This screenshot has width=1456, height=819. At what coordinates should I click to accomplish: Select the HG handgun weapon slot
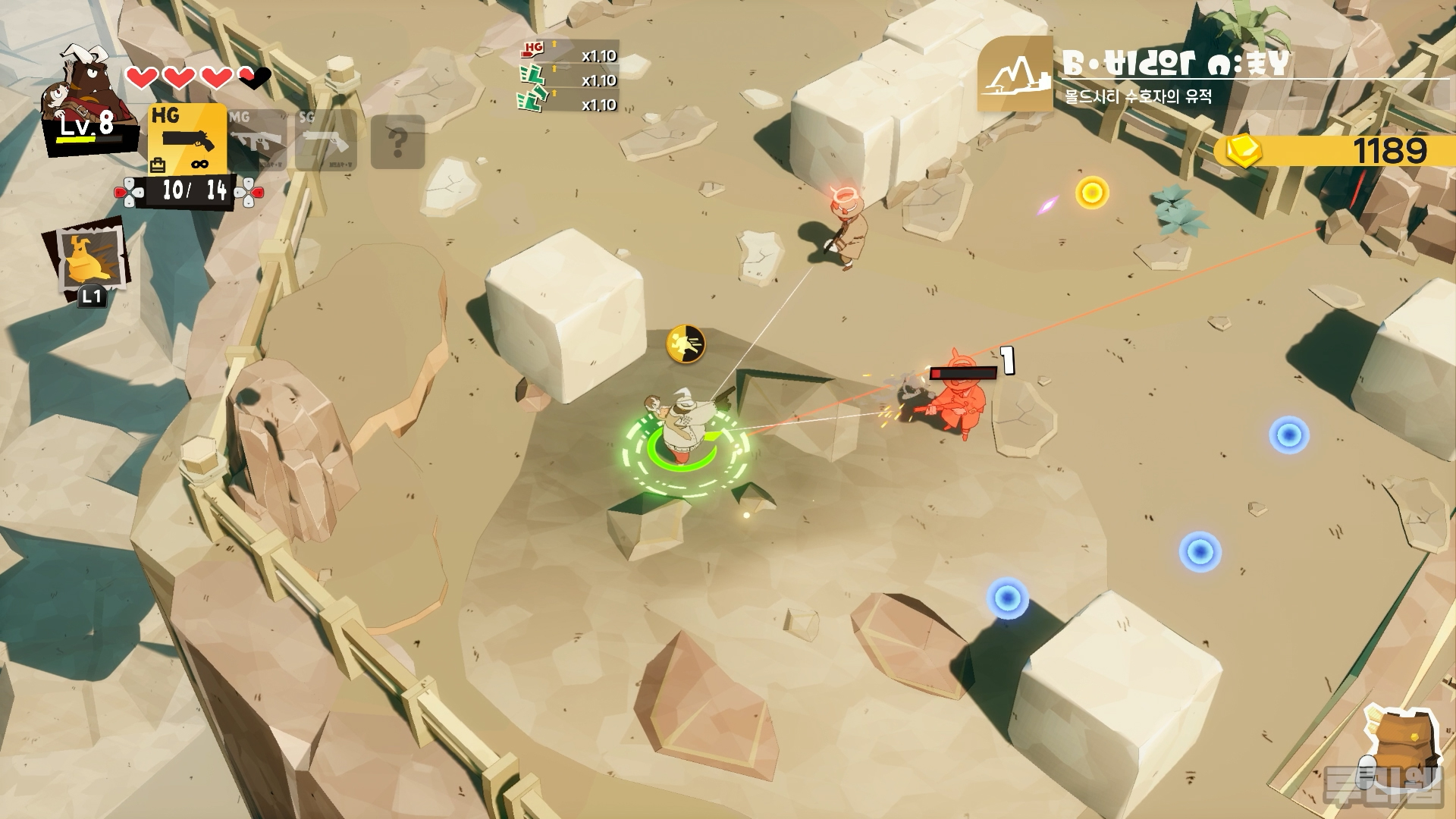(187, 139)
